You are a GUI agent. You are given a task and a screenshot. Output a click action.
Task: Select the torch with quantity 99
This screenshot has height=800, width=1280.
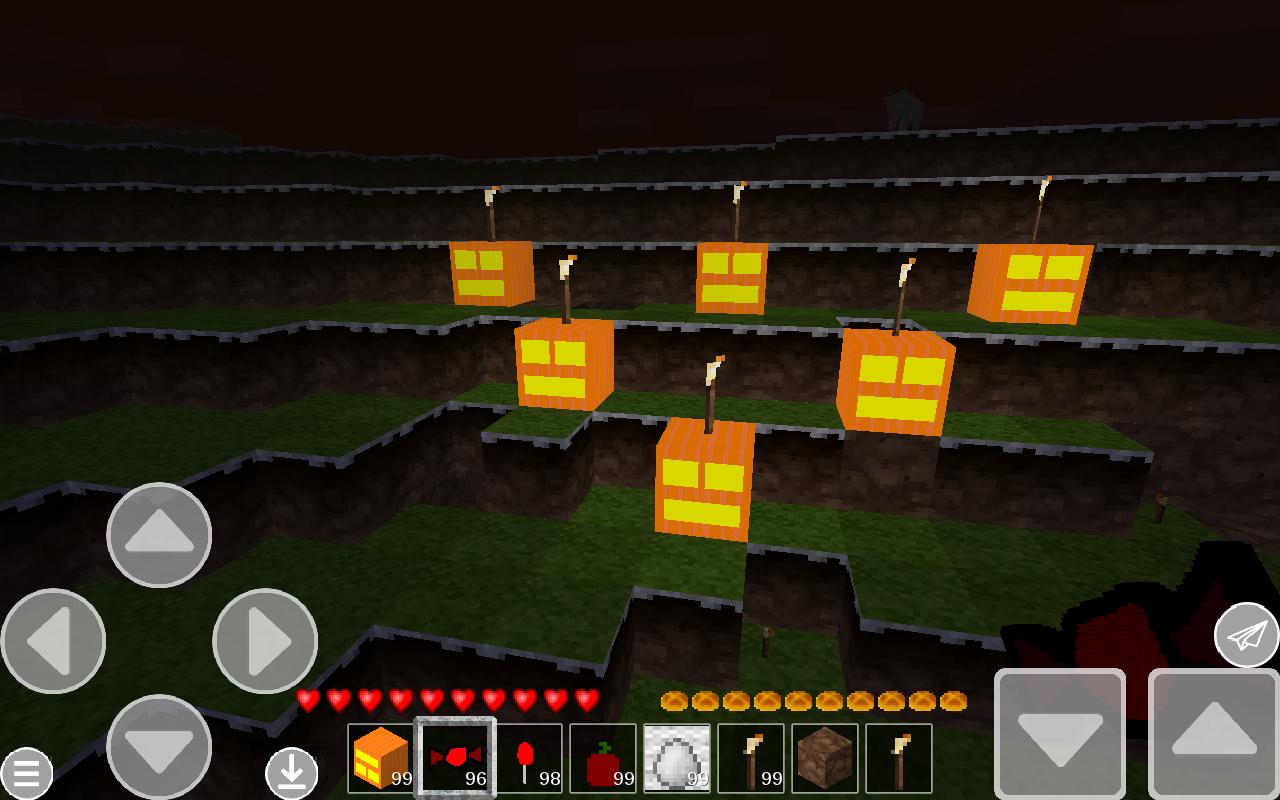tap(750, 757)
